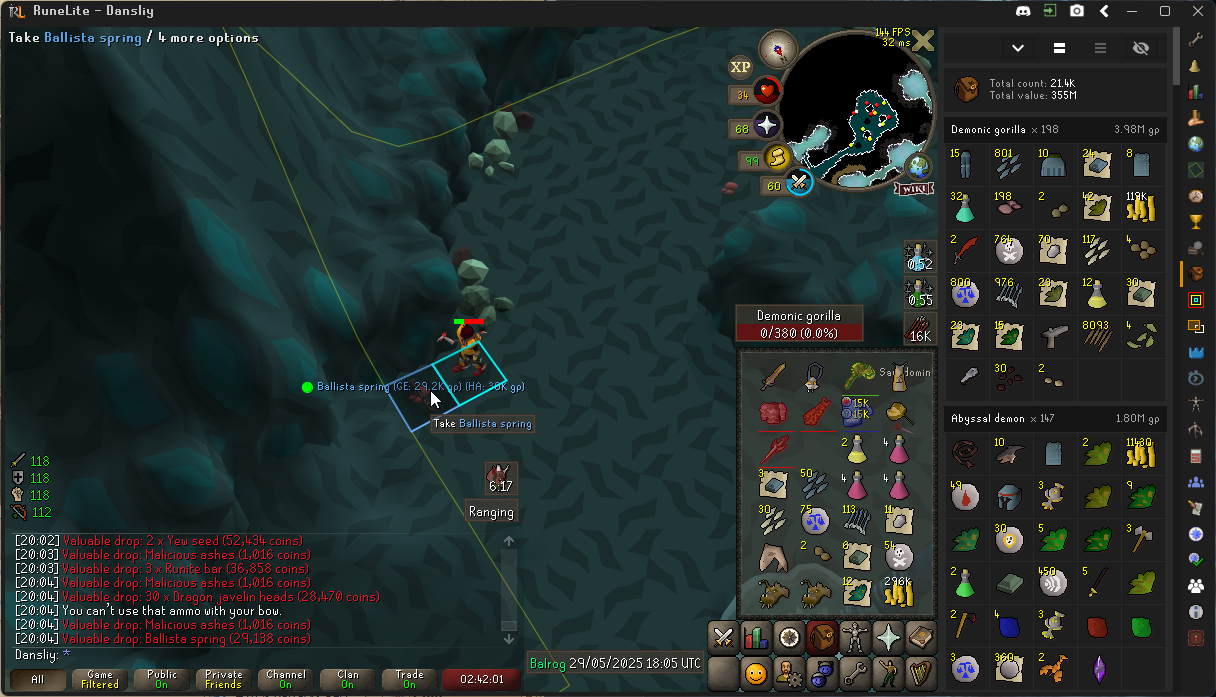Open the XP drops orb
This screenshot has width=1216, height=697.
(740, 67)
